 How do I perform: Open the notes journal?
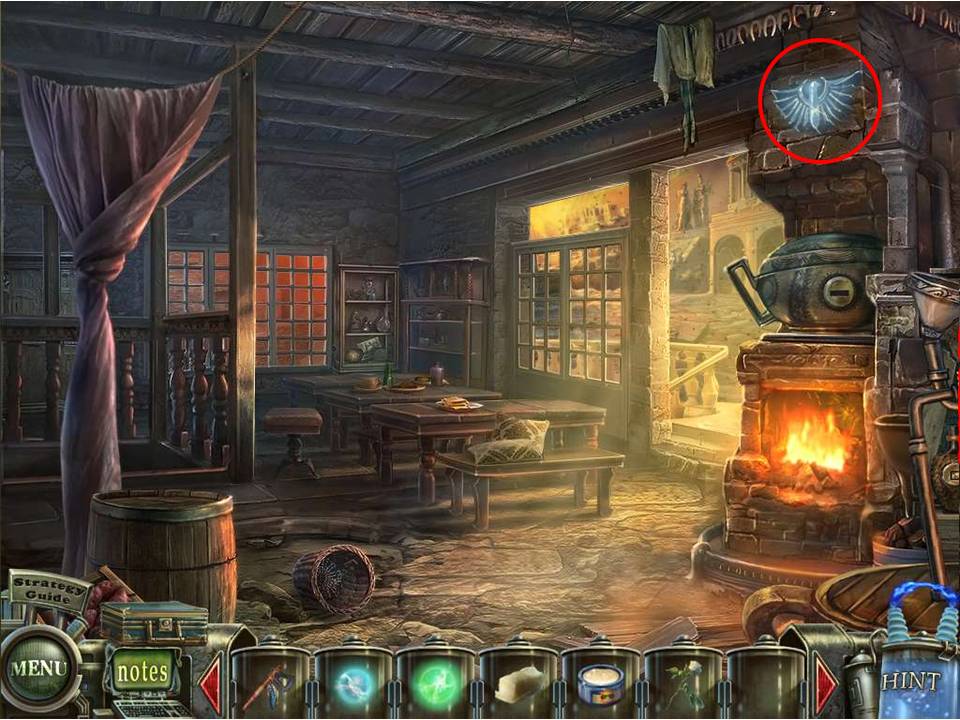(142, 671)
